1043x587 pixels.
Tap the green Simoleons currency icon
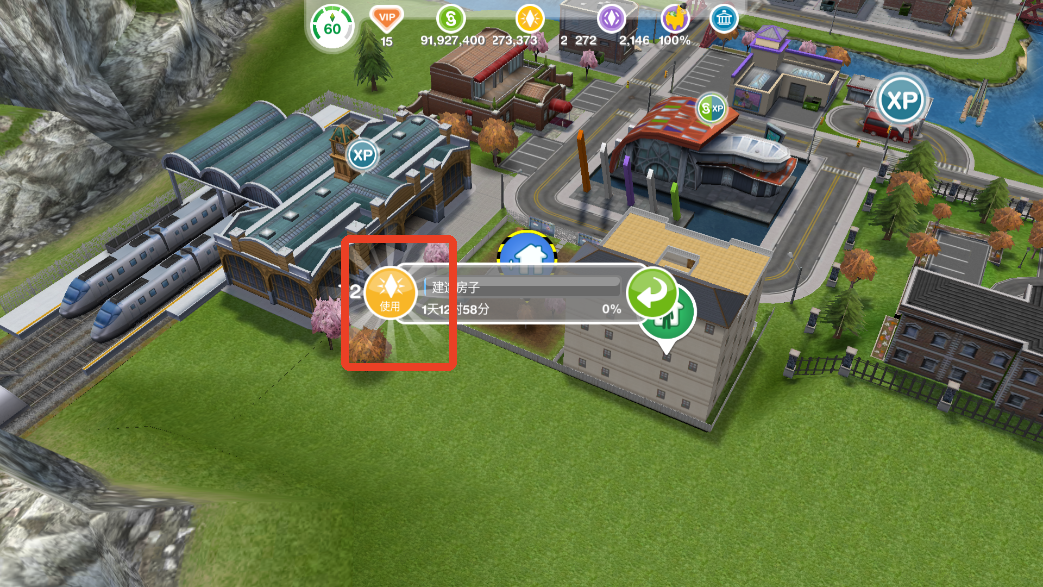click(451, 18)
